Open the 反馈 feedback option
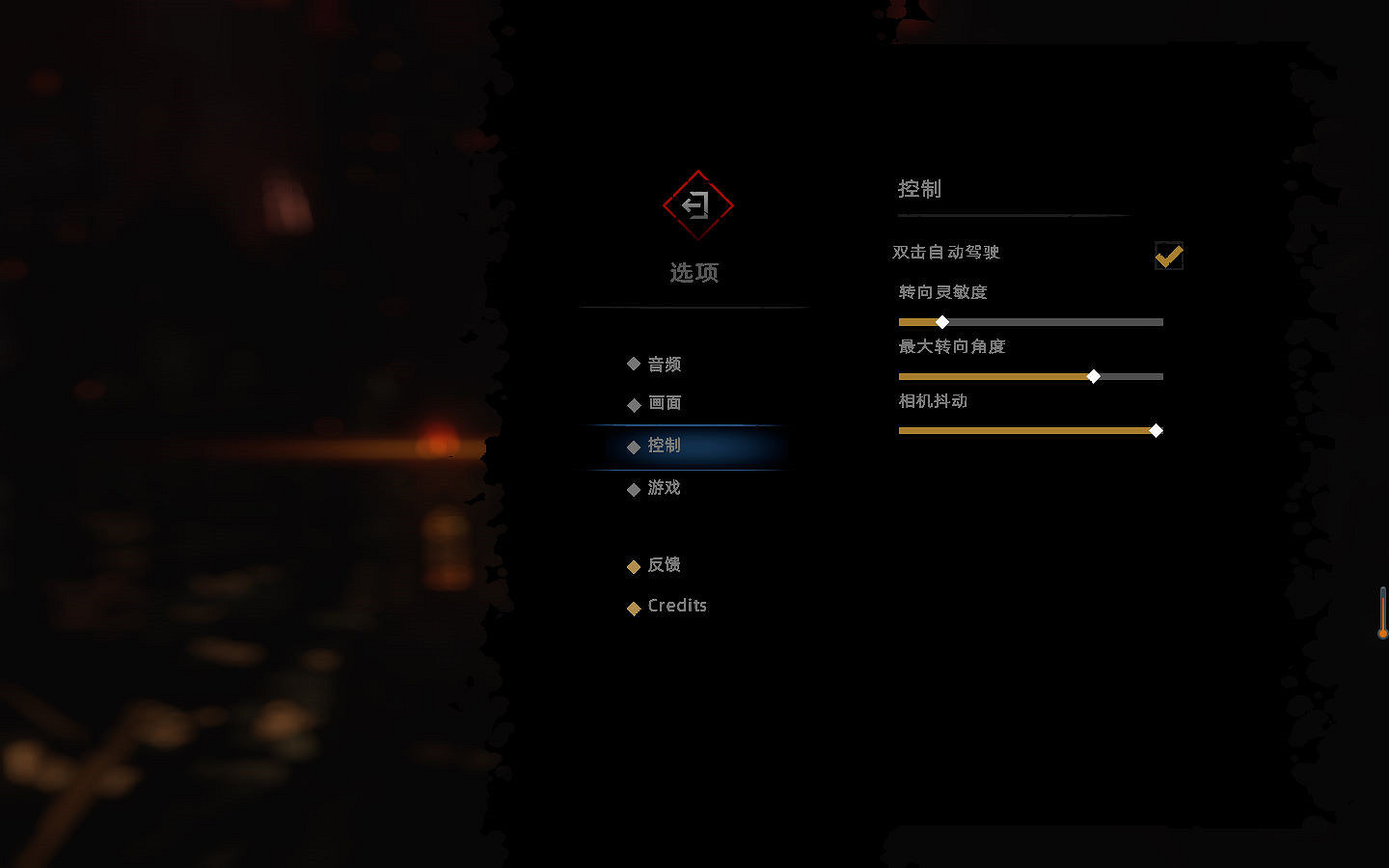The height and width of the screenshot is (868, 1389). point(665,566)
